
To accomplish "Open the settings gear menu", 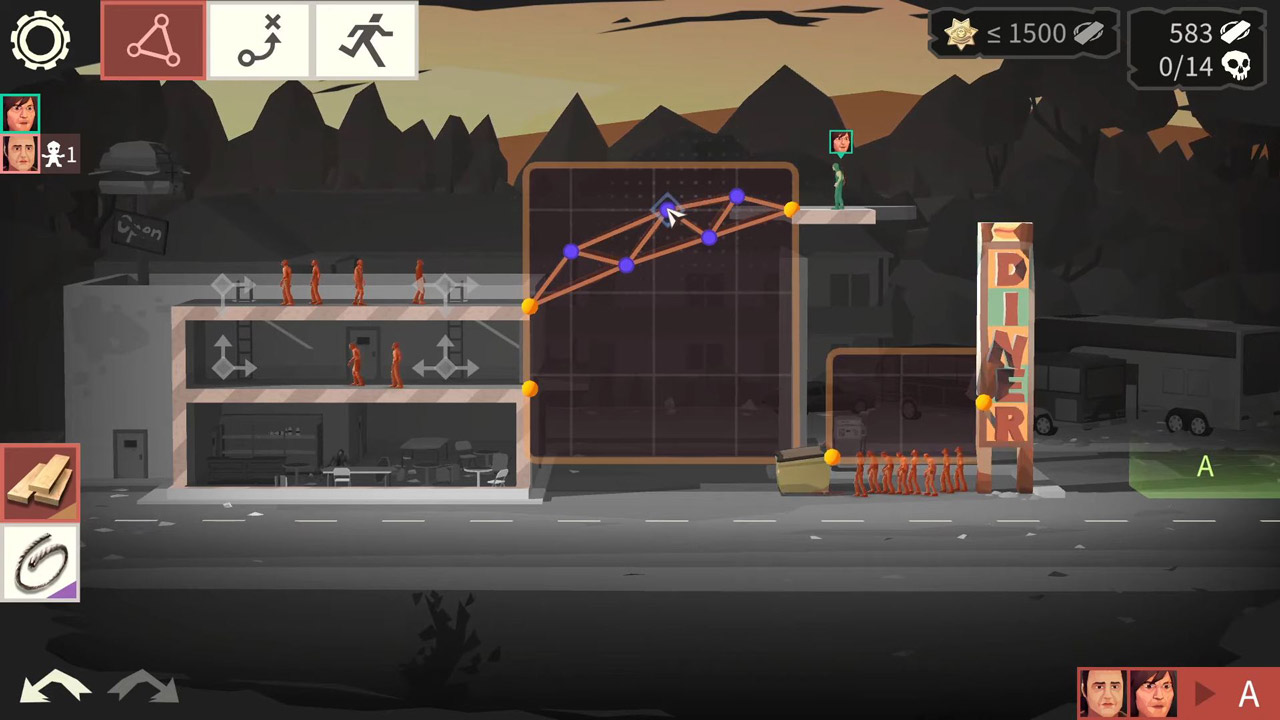I will pyautogui.click(x=40, y=40).
